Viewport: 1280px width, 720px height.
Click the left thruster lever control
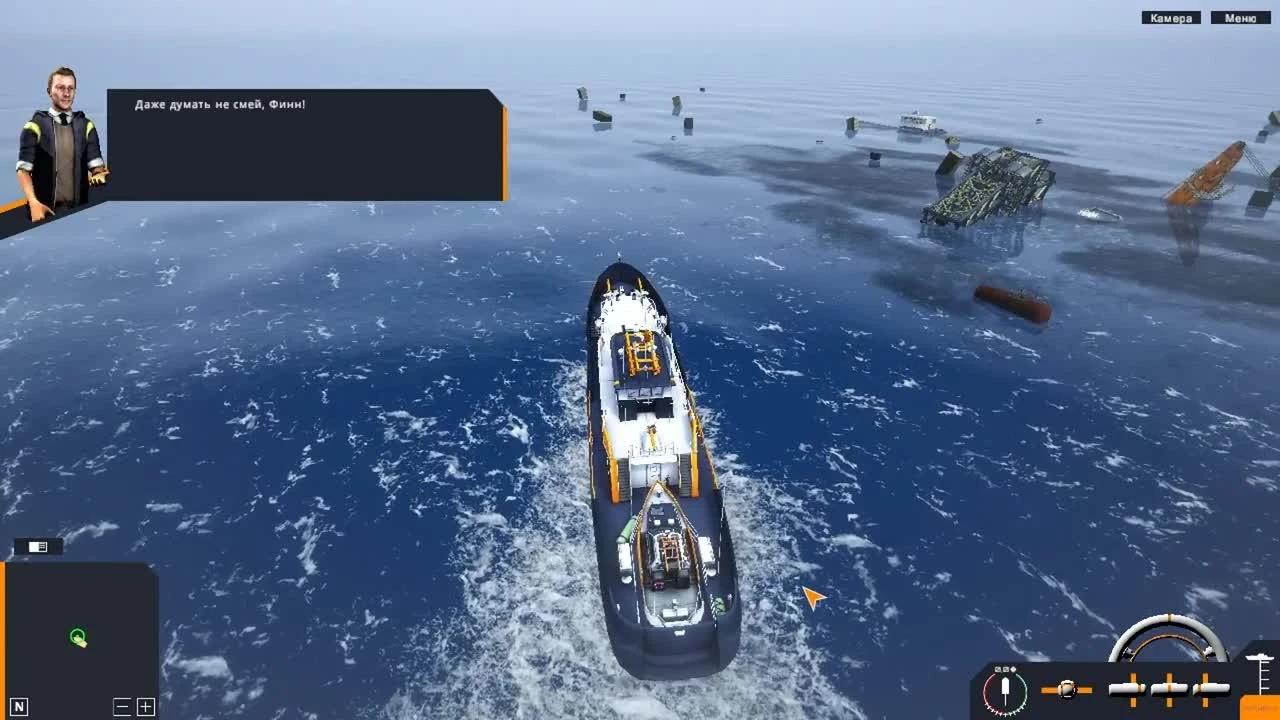click(1125, 688)
